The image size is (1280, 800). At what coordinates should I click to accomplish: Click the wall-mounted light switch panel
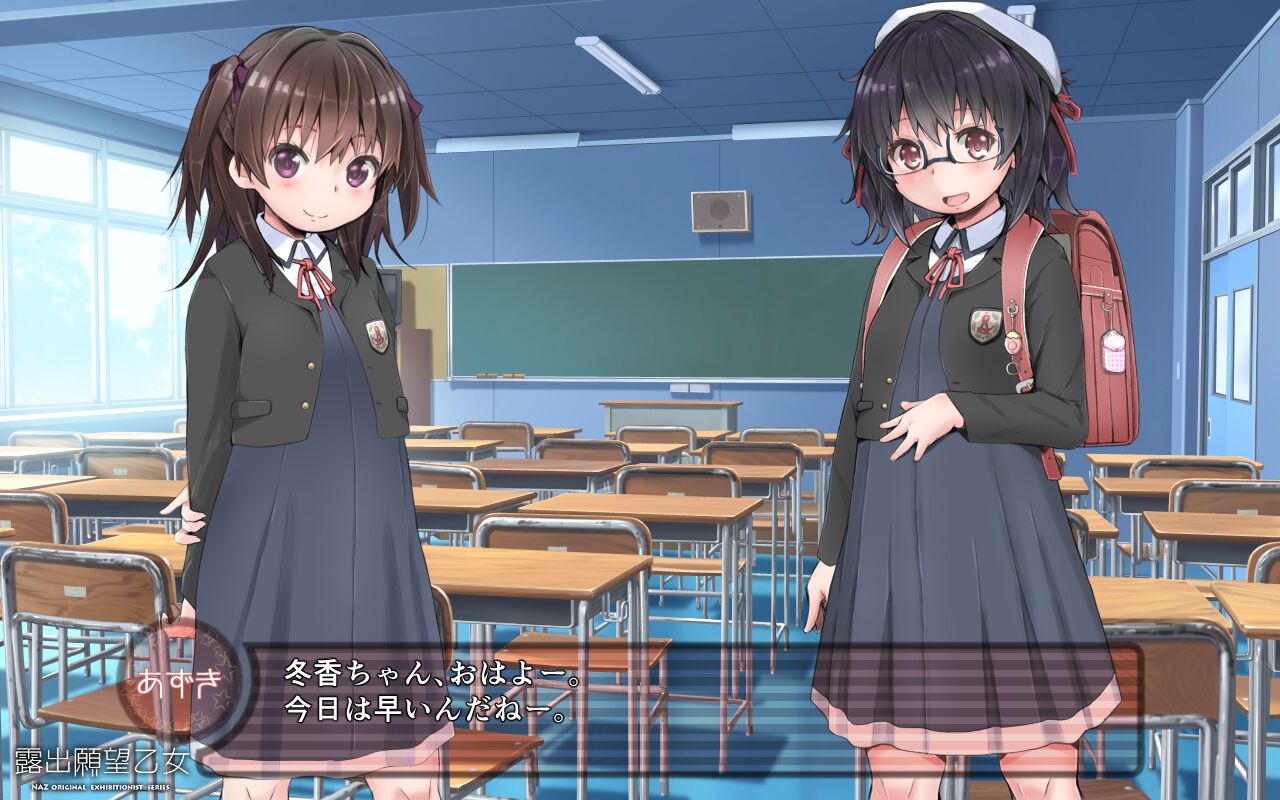click(690, 388)
